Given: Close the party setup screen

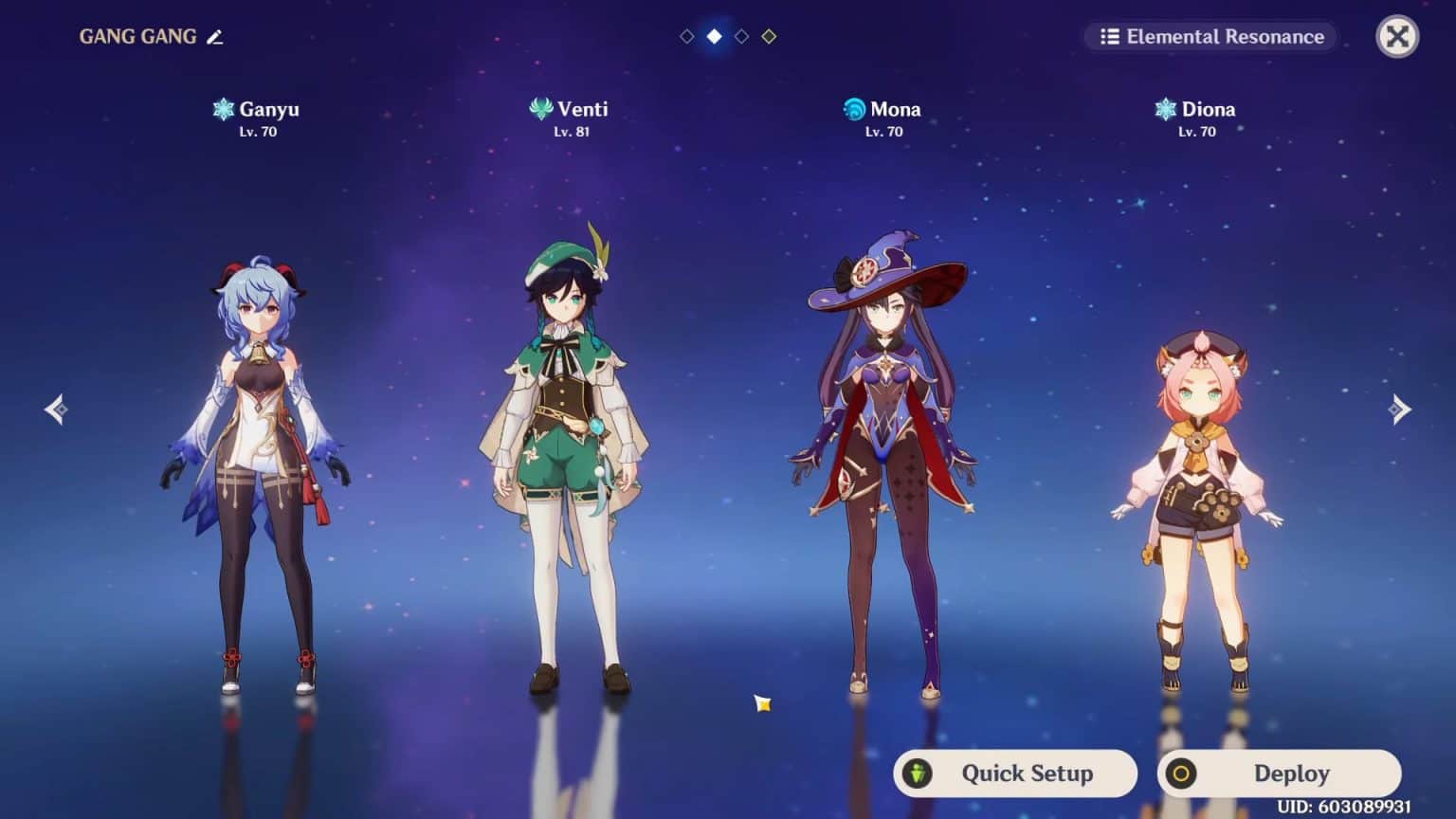Looking at the screenshot, I should (x=1396, y=37).
